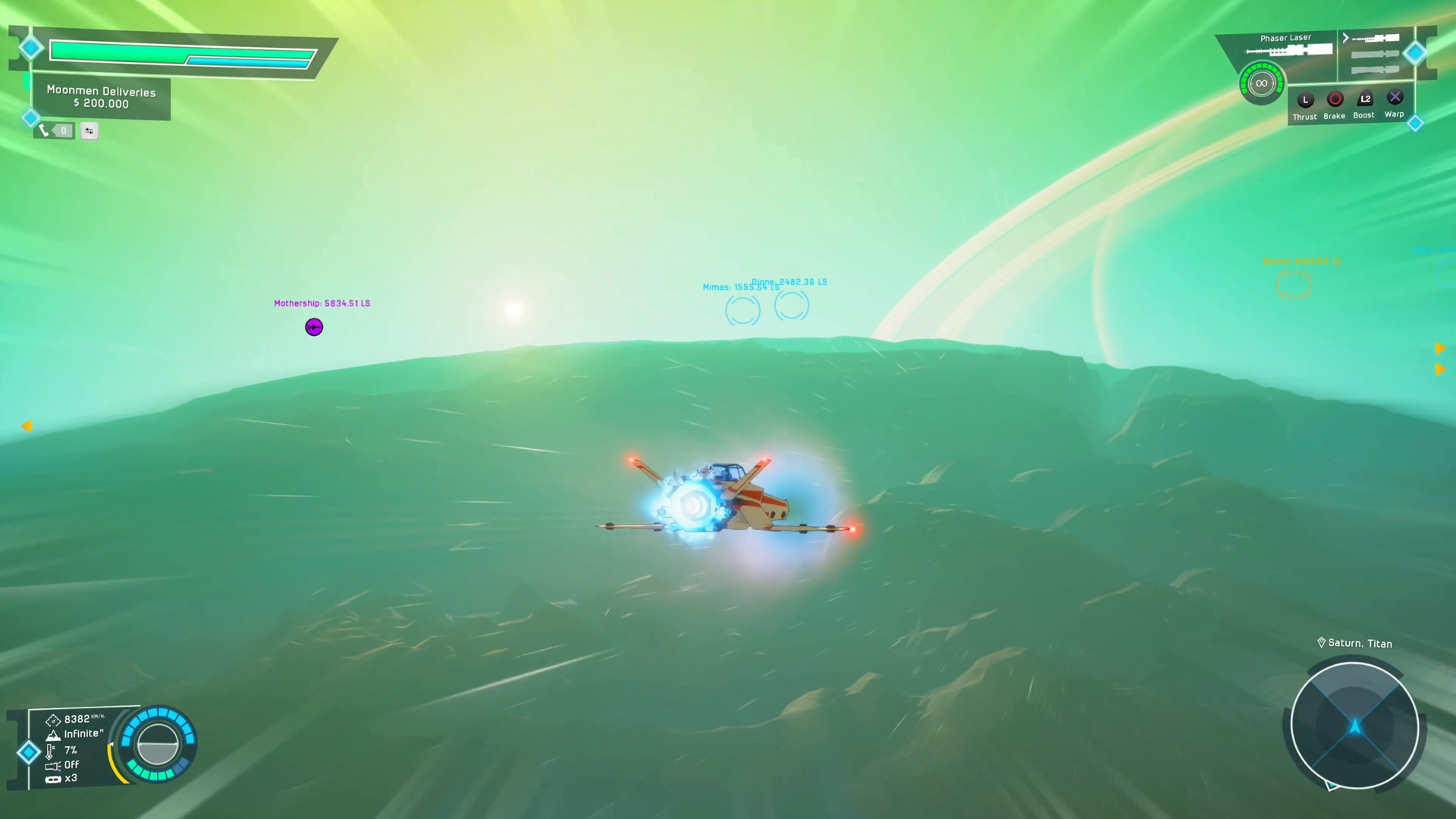Toggle the Brake circle control

click(1335, 97)
